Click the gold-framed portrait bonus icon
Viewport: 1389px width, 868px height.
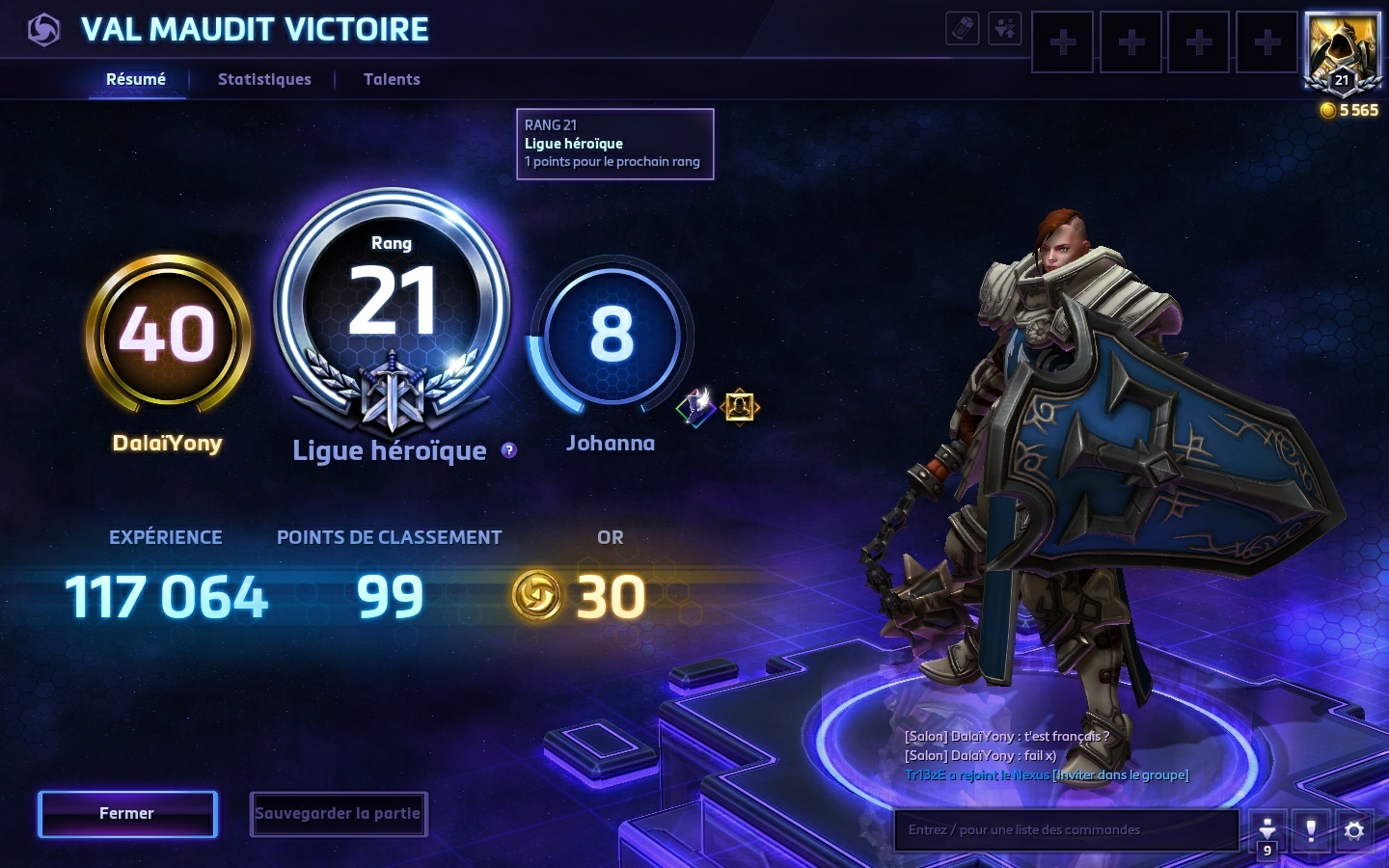(x=740, y=406)
